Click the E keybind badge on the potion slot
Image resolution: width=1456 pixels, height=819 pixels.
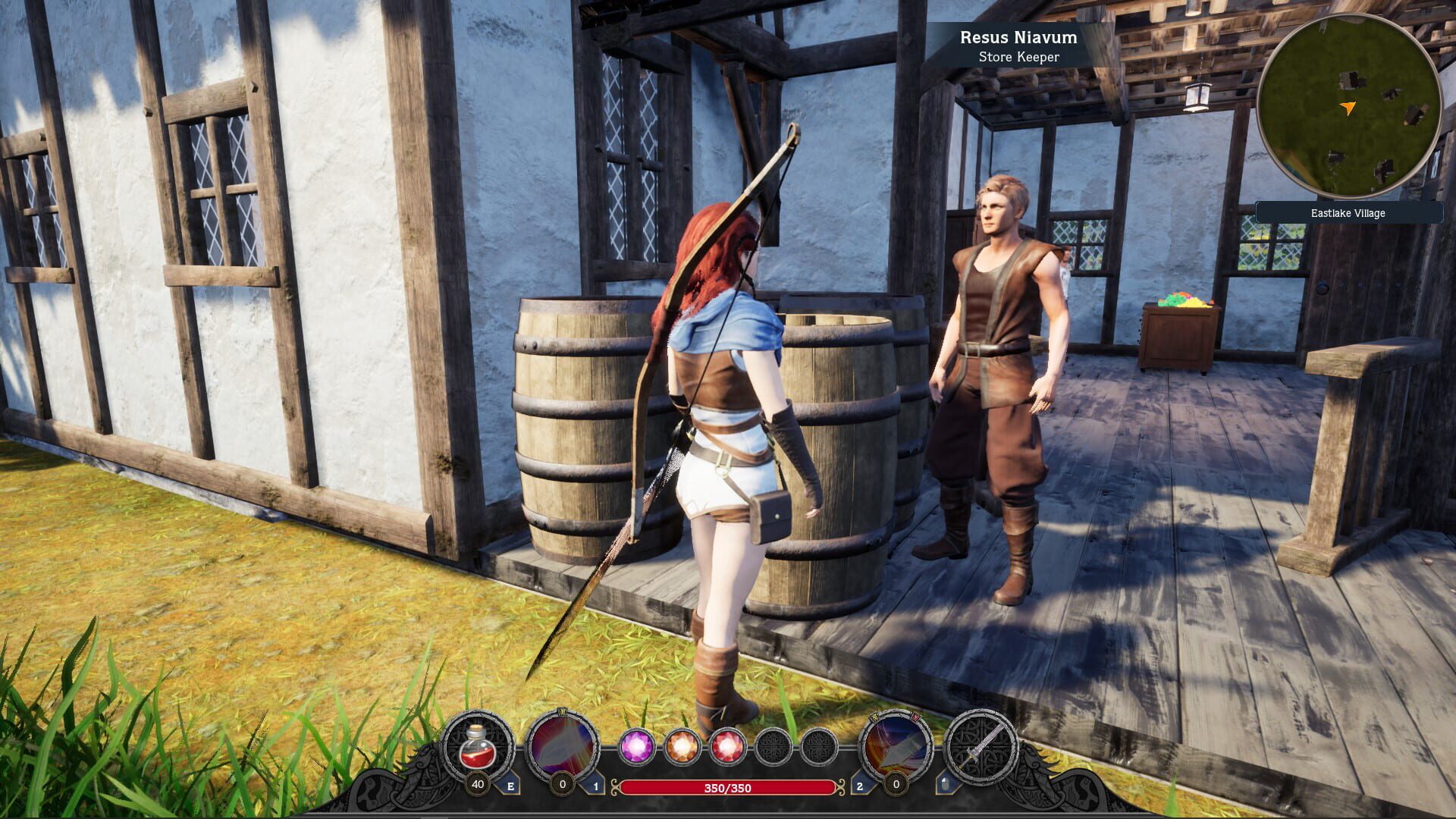(510, 784)
